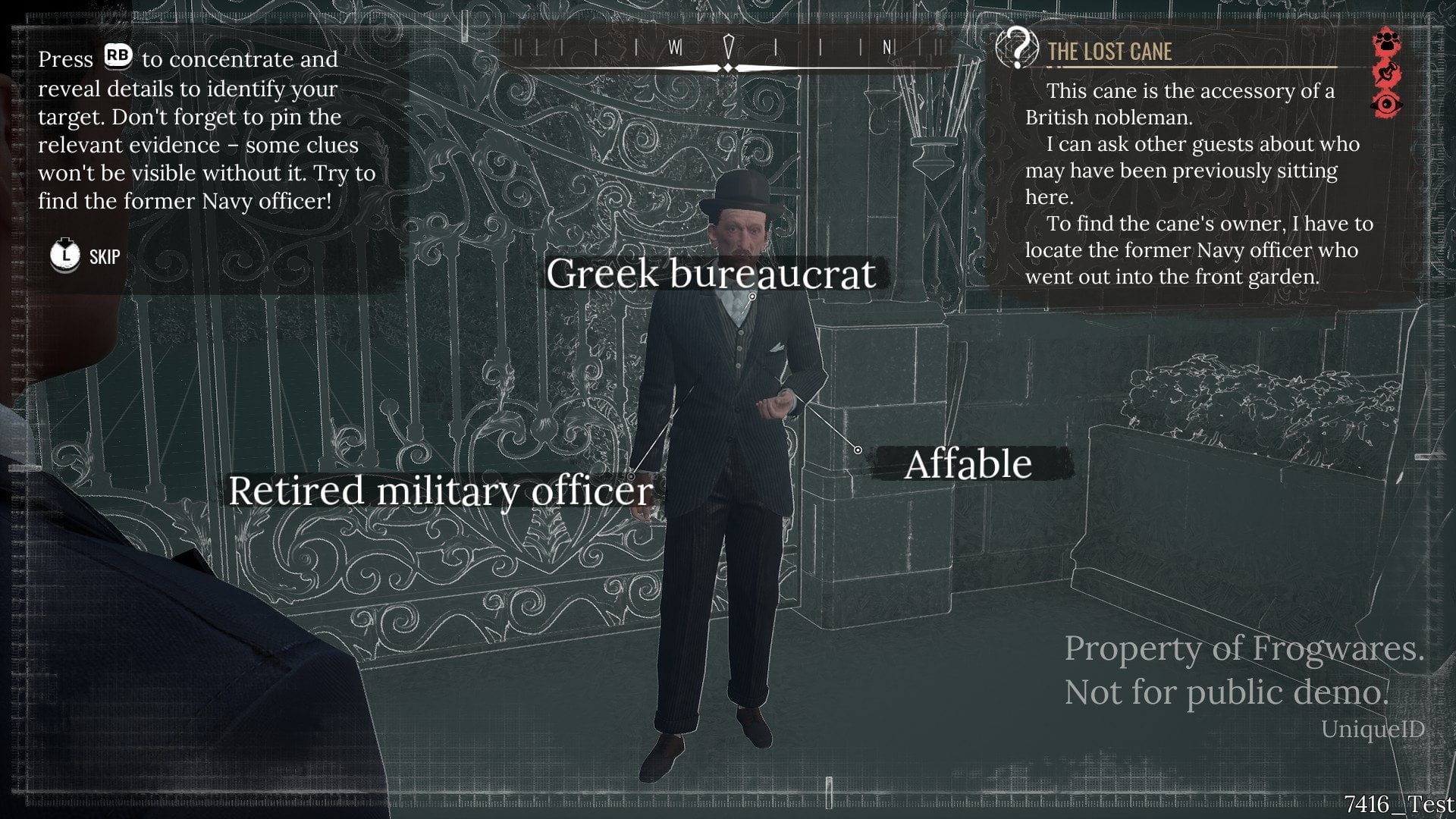
Task: Click the compass bar heading marker
Action: (728, 49)
